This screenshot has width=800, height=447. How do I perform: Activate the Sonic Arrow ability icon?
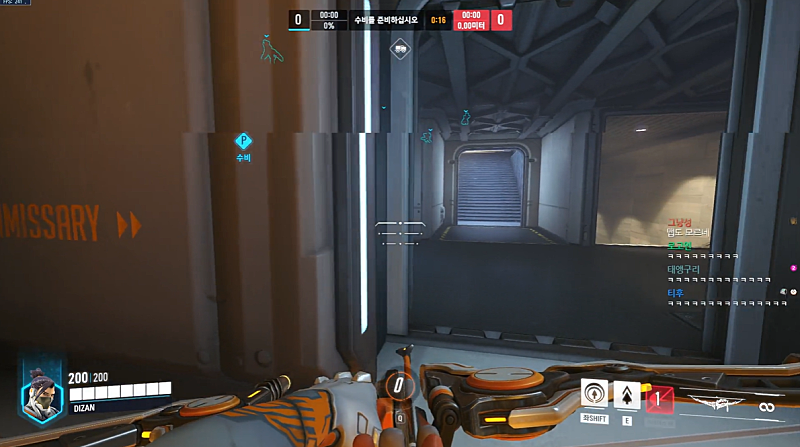[595, 393]
